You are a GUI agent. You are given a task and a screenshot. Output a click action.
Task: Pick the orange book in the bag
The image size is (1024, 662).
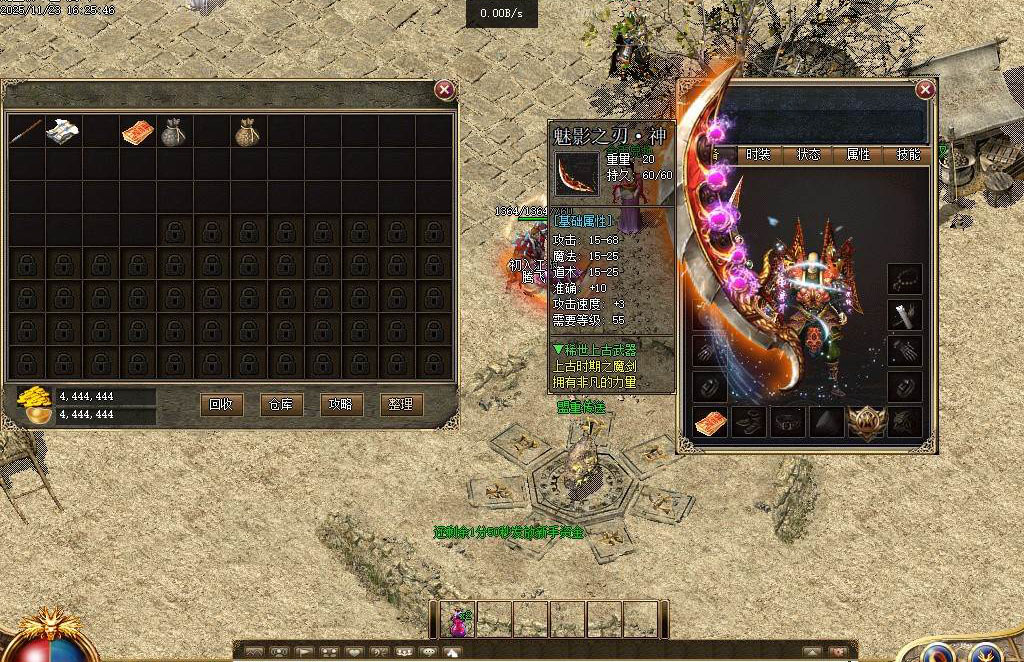tap(137, 132)
